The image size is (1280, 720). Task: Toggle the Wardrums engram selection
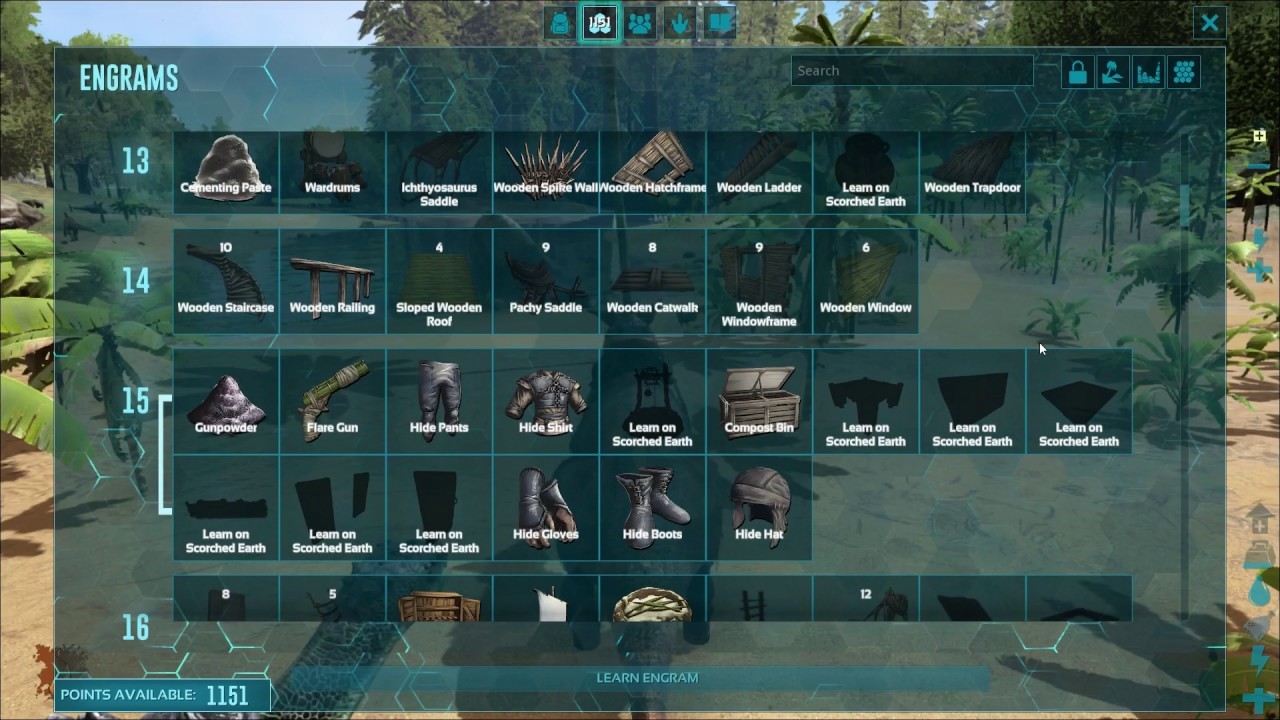click(332, 165)
